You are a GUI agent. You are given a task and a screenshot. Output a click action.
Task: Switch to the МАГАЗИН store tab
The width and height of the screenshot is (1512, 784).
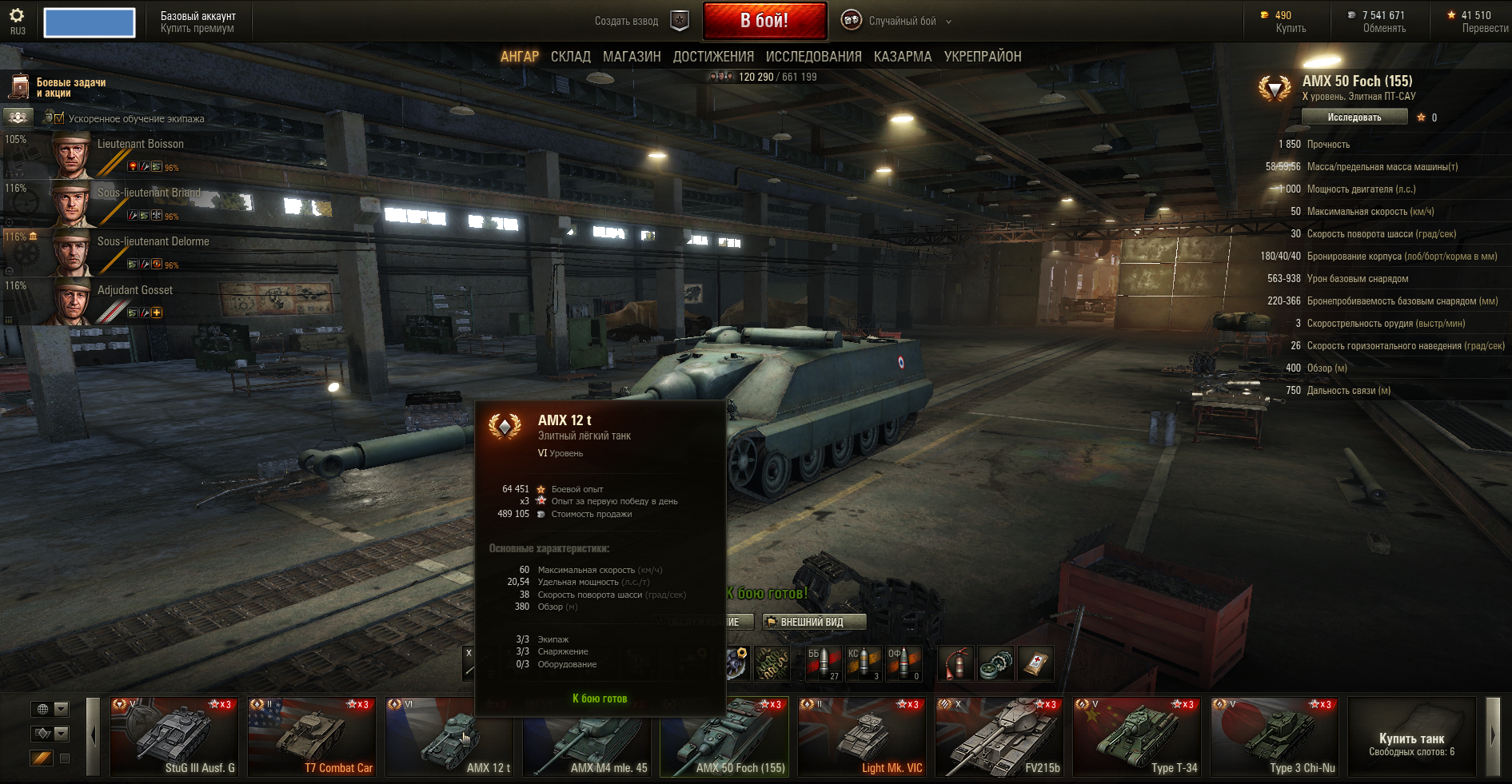(631, 57)
